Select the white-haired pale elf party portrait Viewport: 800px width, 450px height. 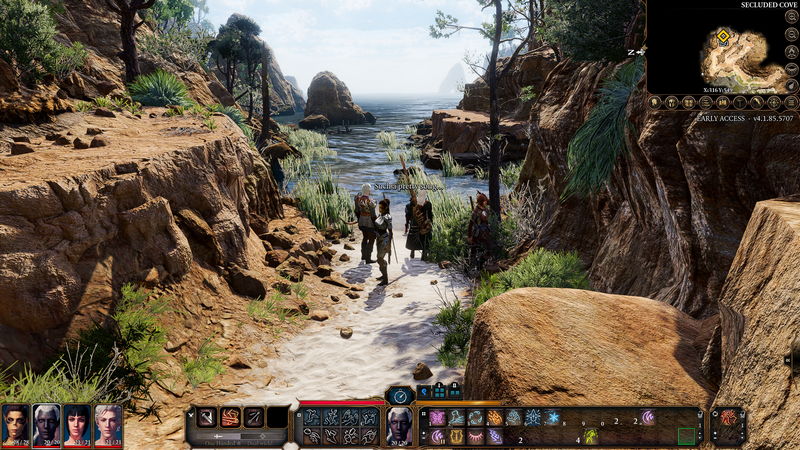pyautogui.click(x=46, y=424)
